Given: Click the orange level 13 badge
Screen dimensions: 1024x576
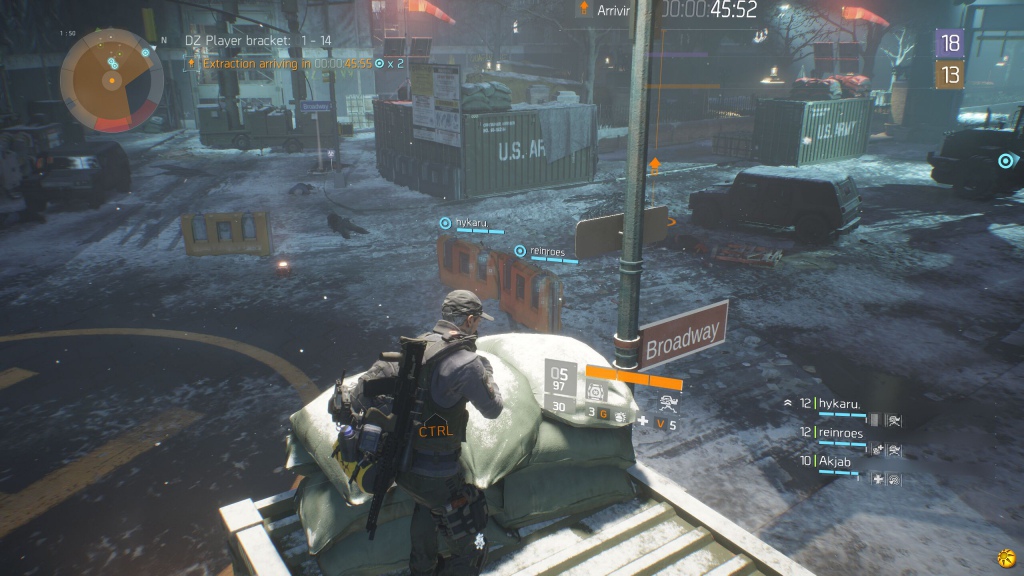Looking at the screenshot, I should [949, 74].
